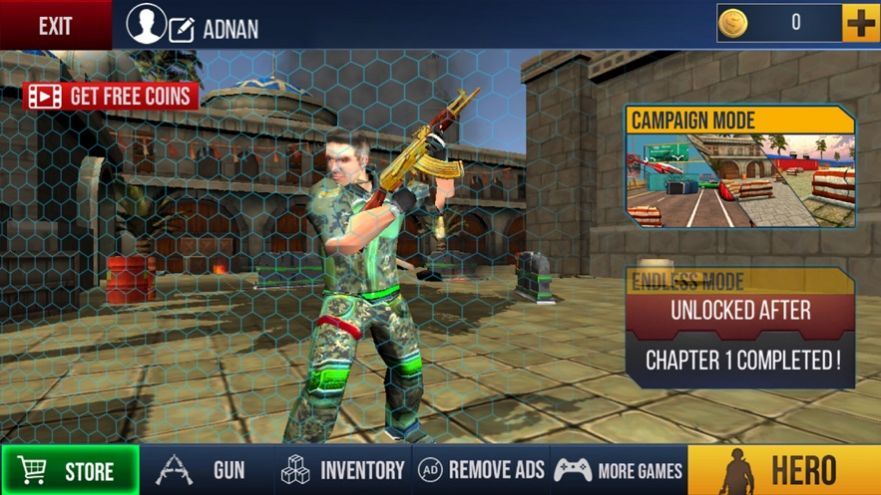
Task: Open the player profile avatar
Action: tap(146, 24)
